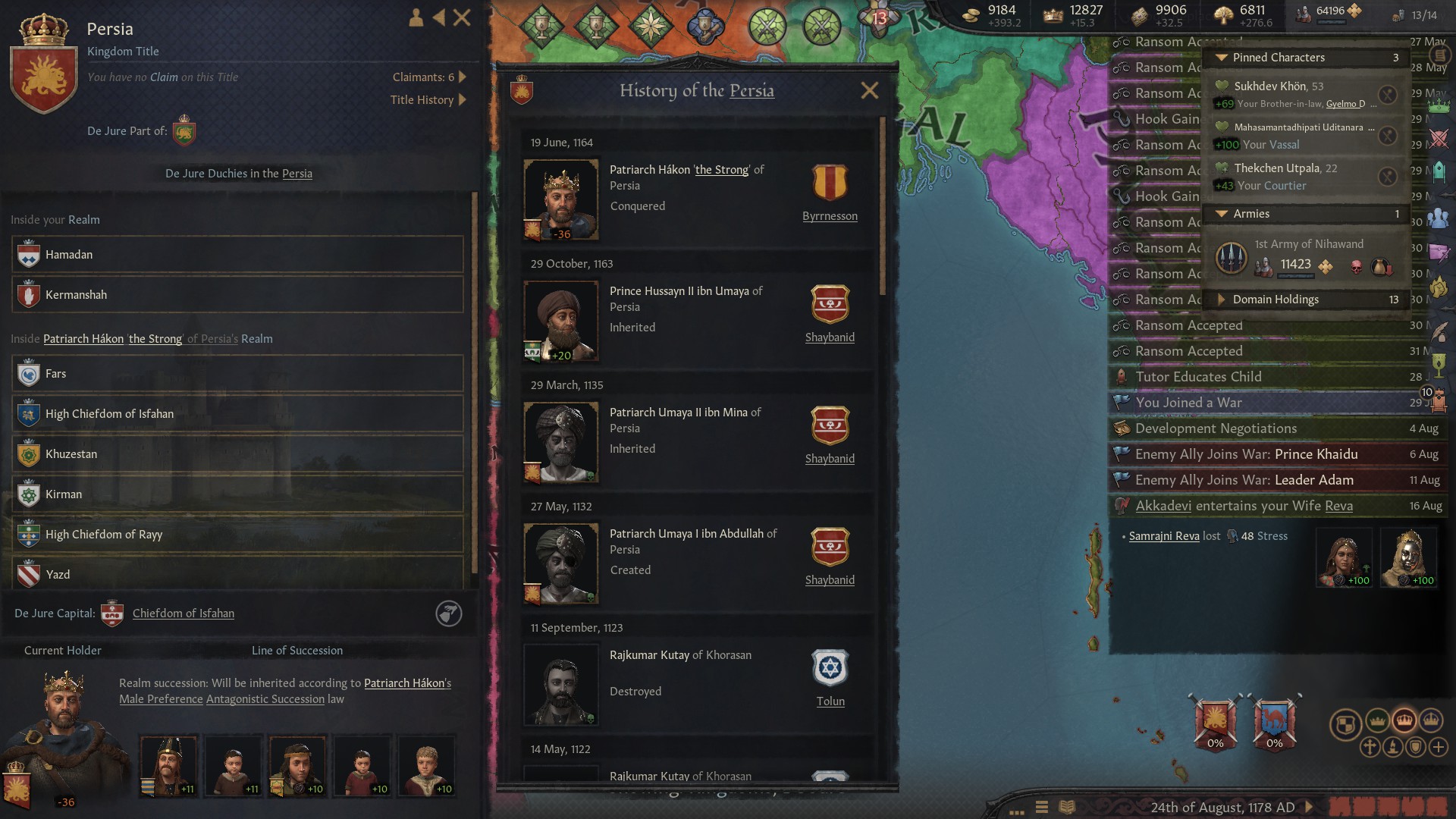Open Claimants list with the arrow
The height and width of the screenshot is (819, 1456).
(463, 77)
